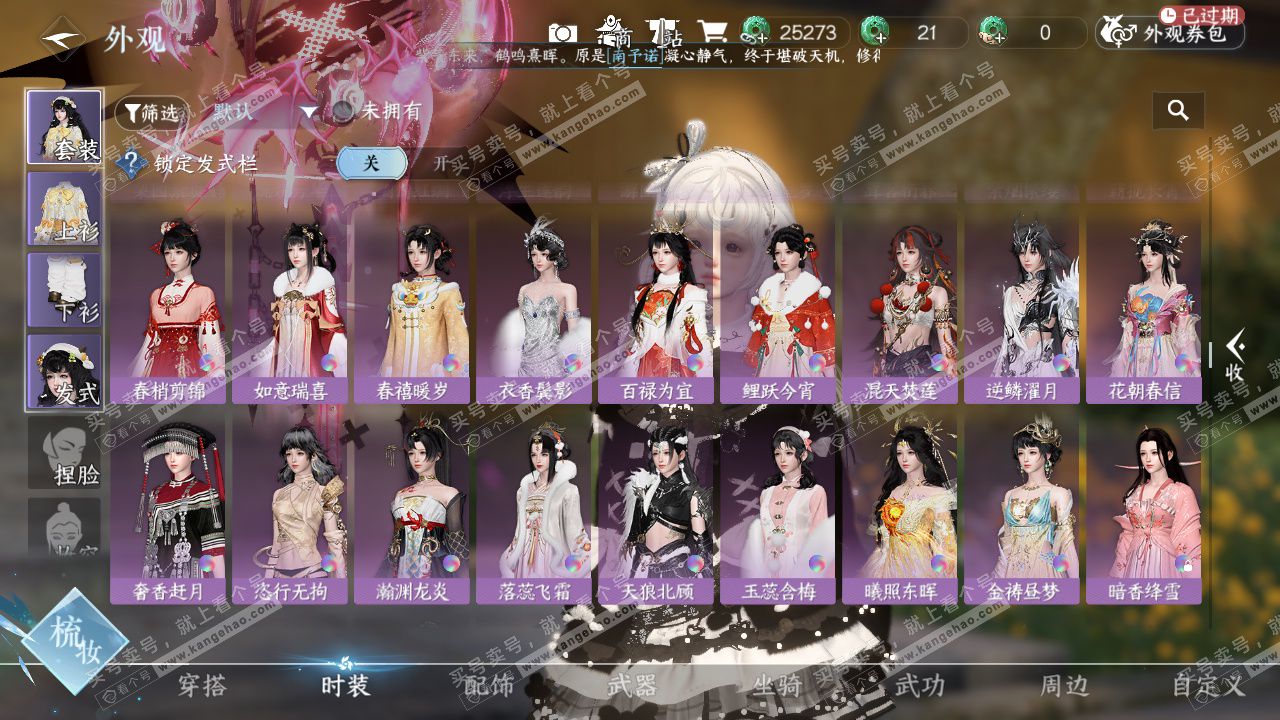Image resolution: width=1280 pixels, height=720 pixels.
Task: Go back using the top-left arrow
Action: (62, 39)
